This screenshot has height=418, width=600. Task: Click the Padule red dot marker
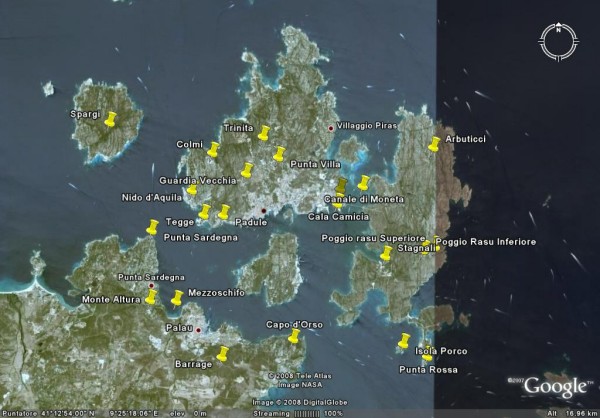[263, 210]
